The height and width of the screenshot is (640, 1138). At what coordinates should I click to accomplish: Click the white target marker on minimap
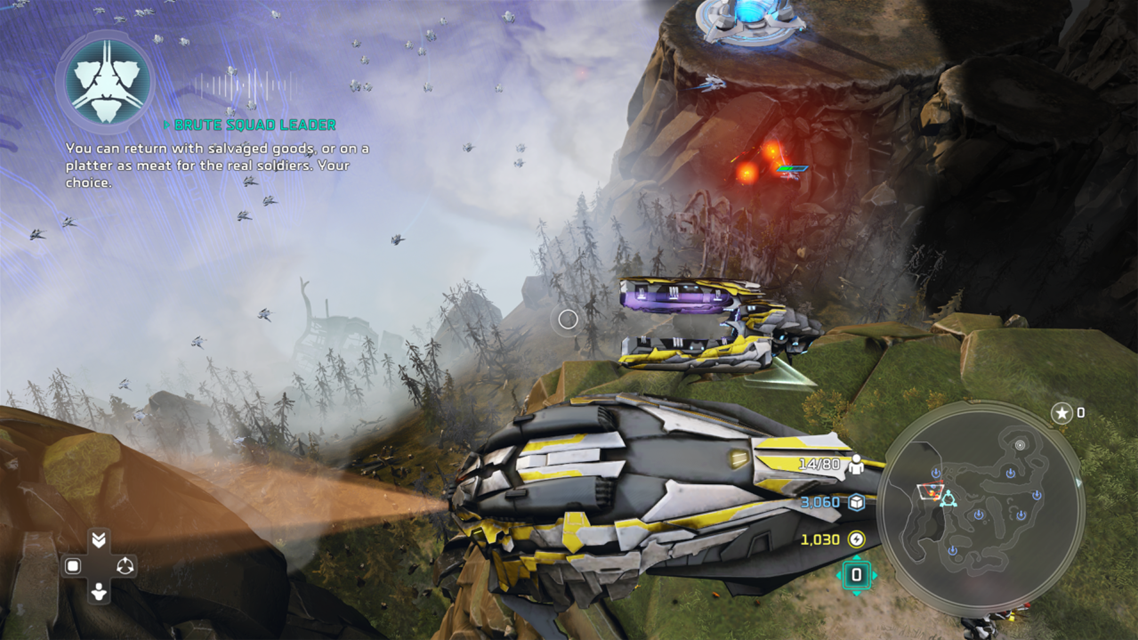coord(1019,445)
